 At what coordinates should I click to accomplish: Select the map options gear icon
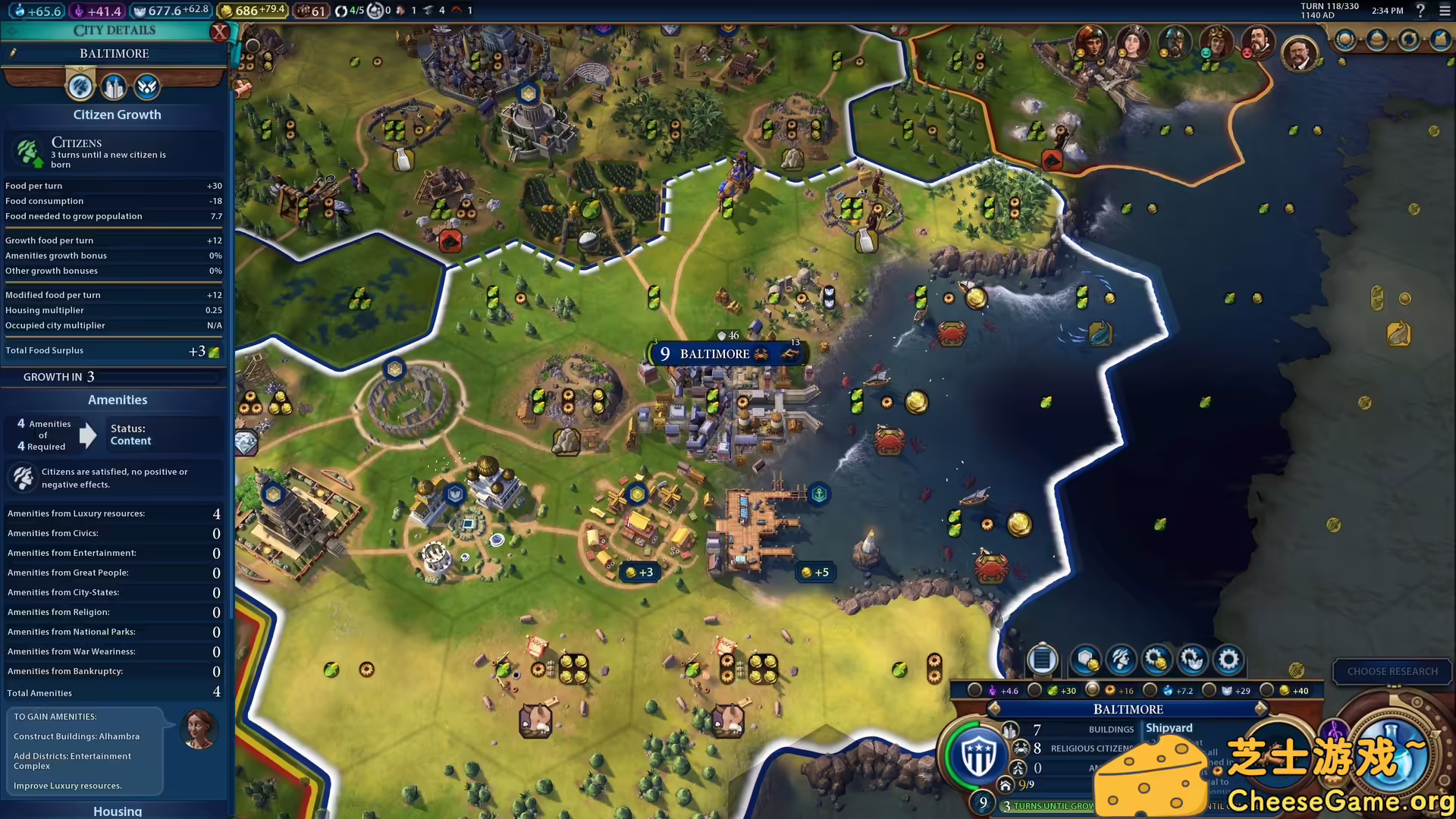coord(1228,661)
